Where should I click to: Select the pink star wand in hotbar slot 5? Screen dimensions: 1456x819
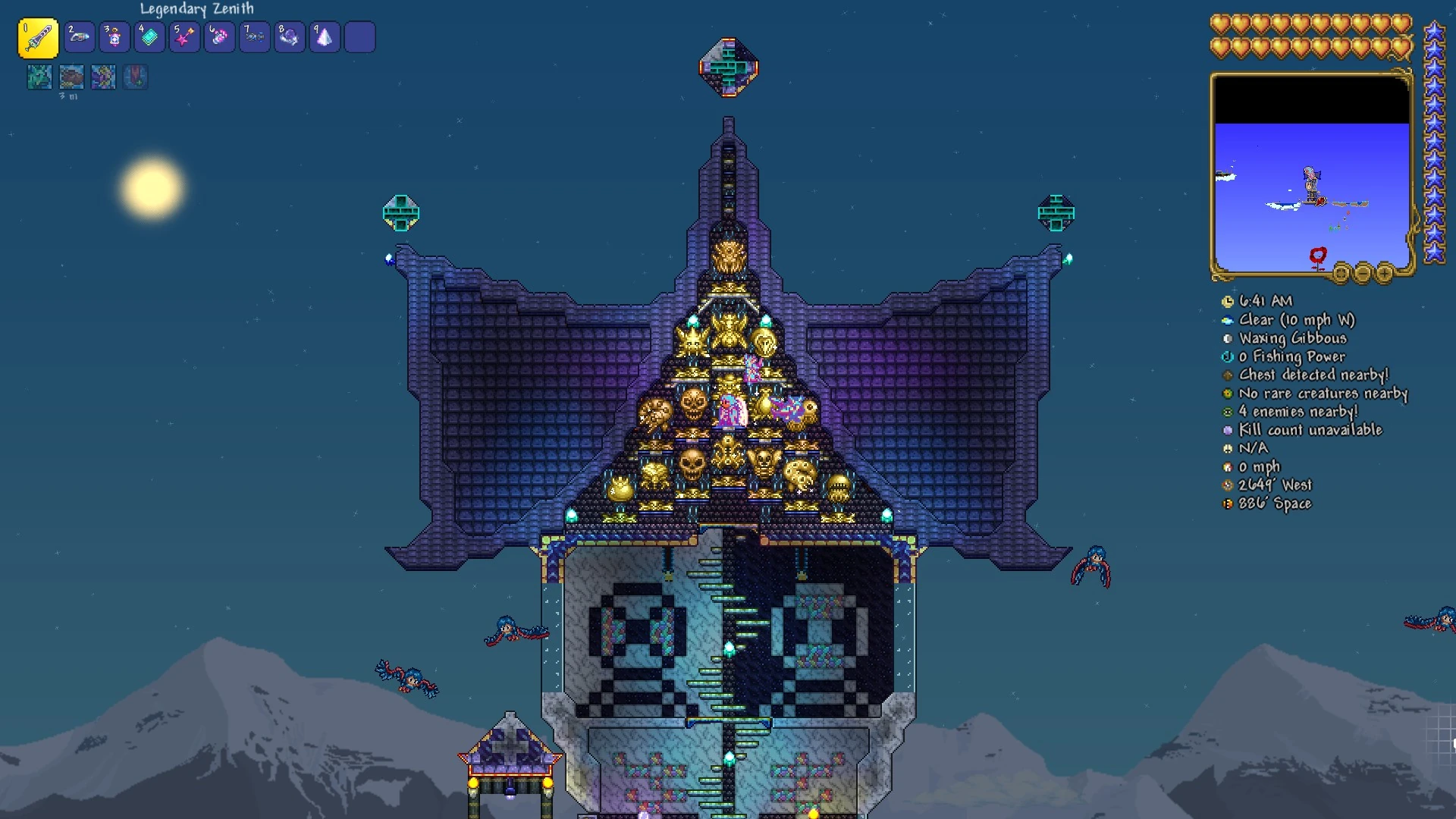(184, 36)
